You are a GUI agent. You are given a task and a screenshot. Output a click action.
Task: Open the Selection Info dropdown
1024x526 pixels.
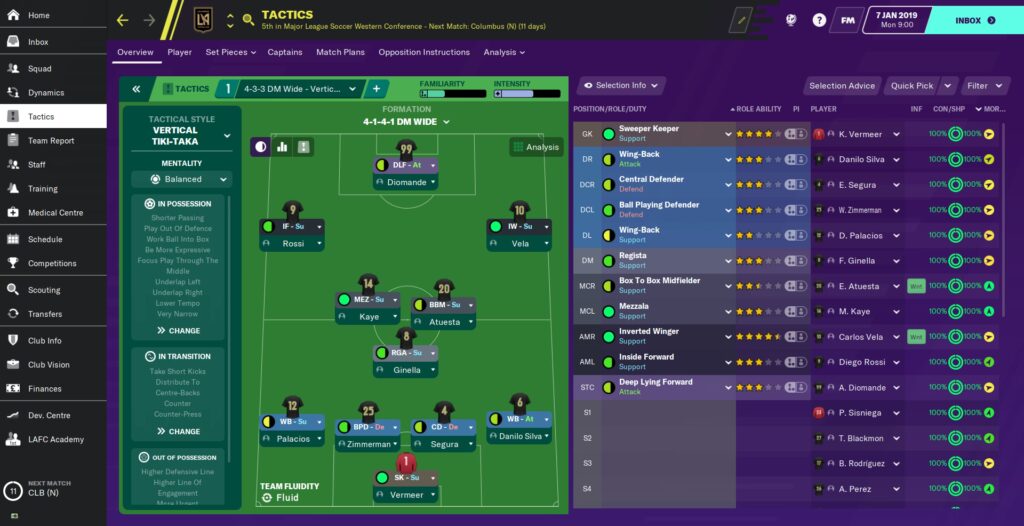622,86
